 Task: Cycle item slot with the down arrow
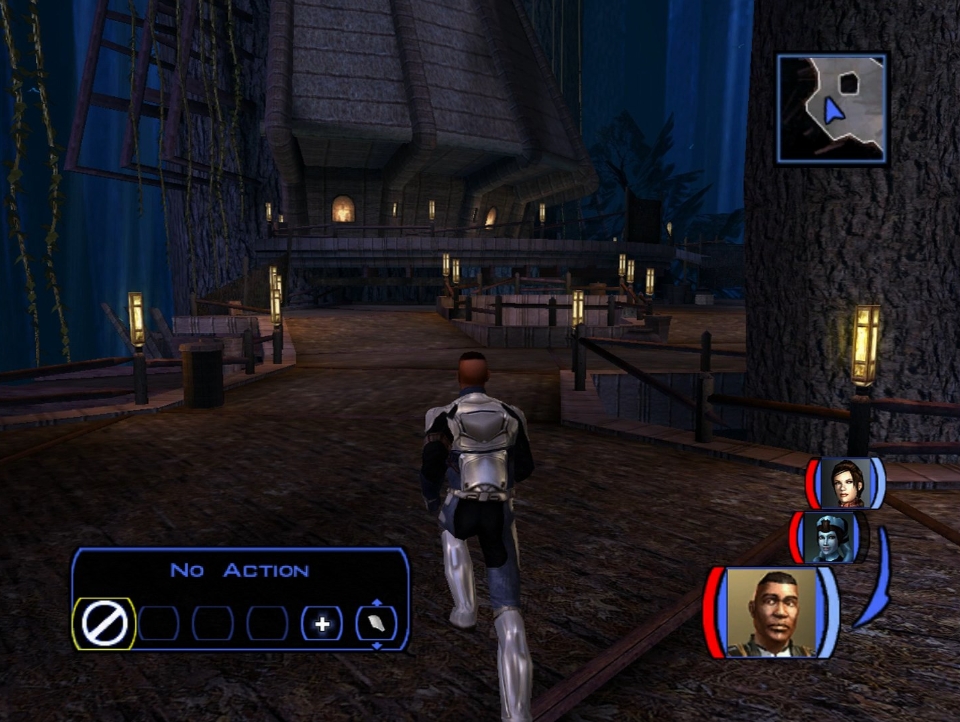376,646
